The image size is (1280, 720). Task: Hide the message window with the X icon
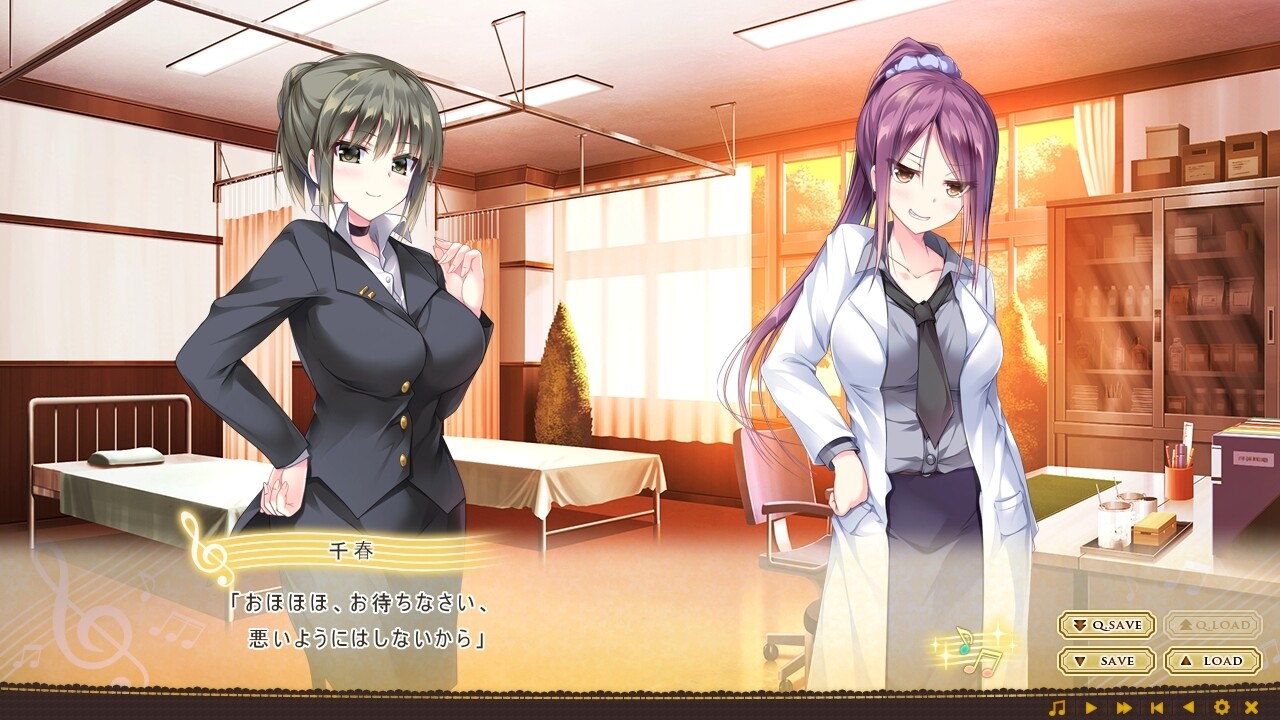pyautogui.click(x=1251, y=706)
